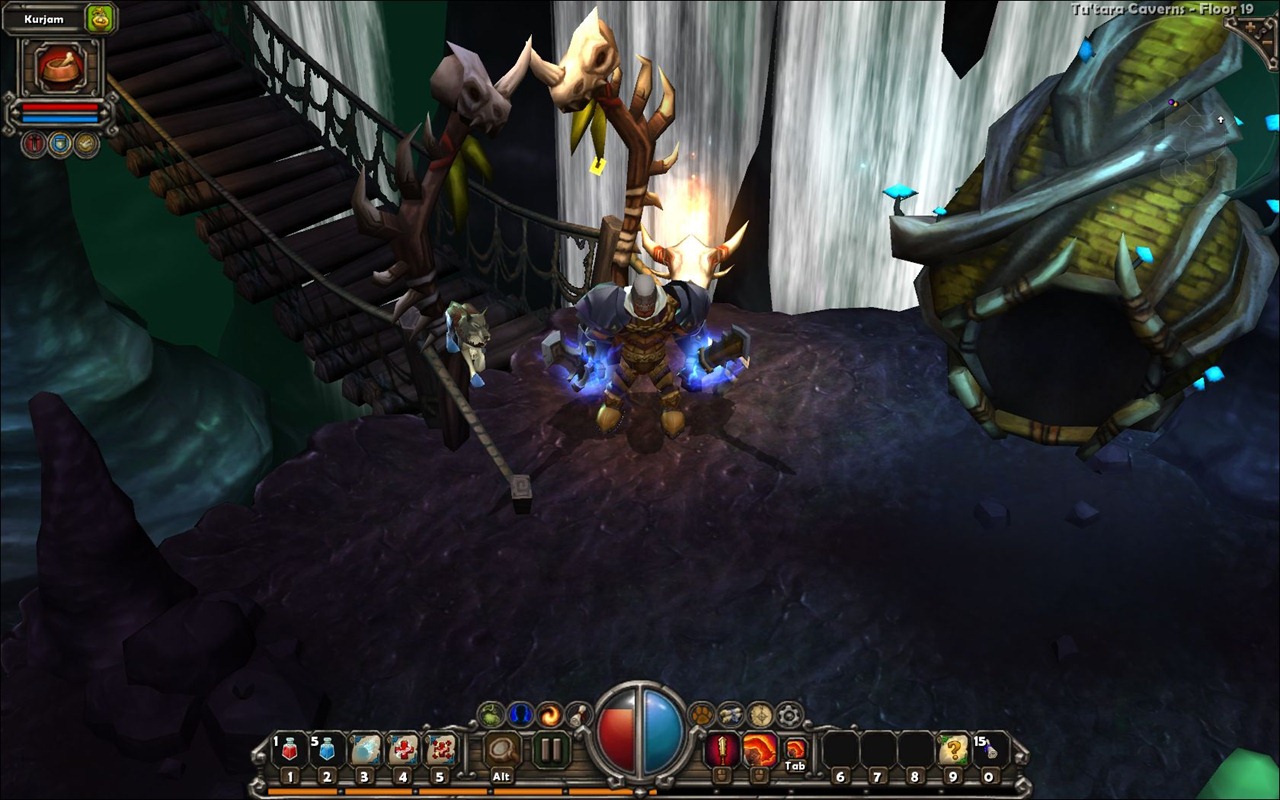This screenshot has width=1280, height=800.
Task: Open the options gear icon
Action: click(790, 714)
